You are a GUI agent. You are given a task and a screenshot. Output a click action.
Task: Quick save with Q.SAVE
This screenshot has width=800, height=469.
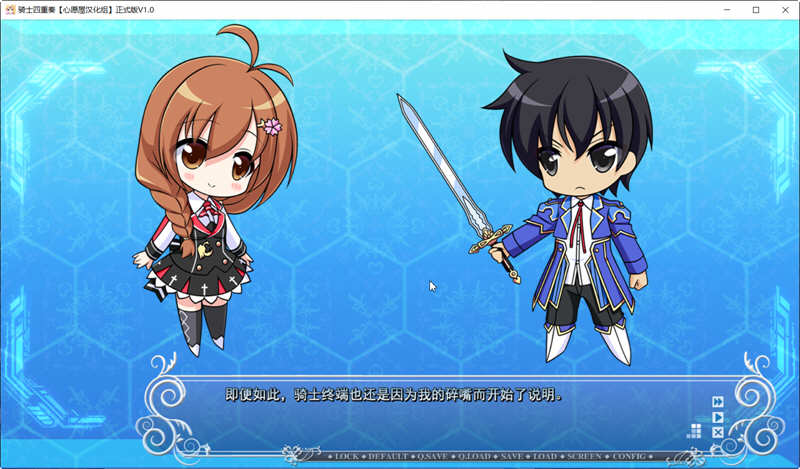(433, 456)
